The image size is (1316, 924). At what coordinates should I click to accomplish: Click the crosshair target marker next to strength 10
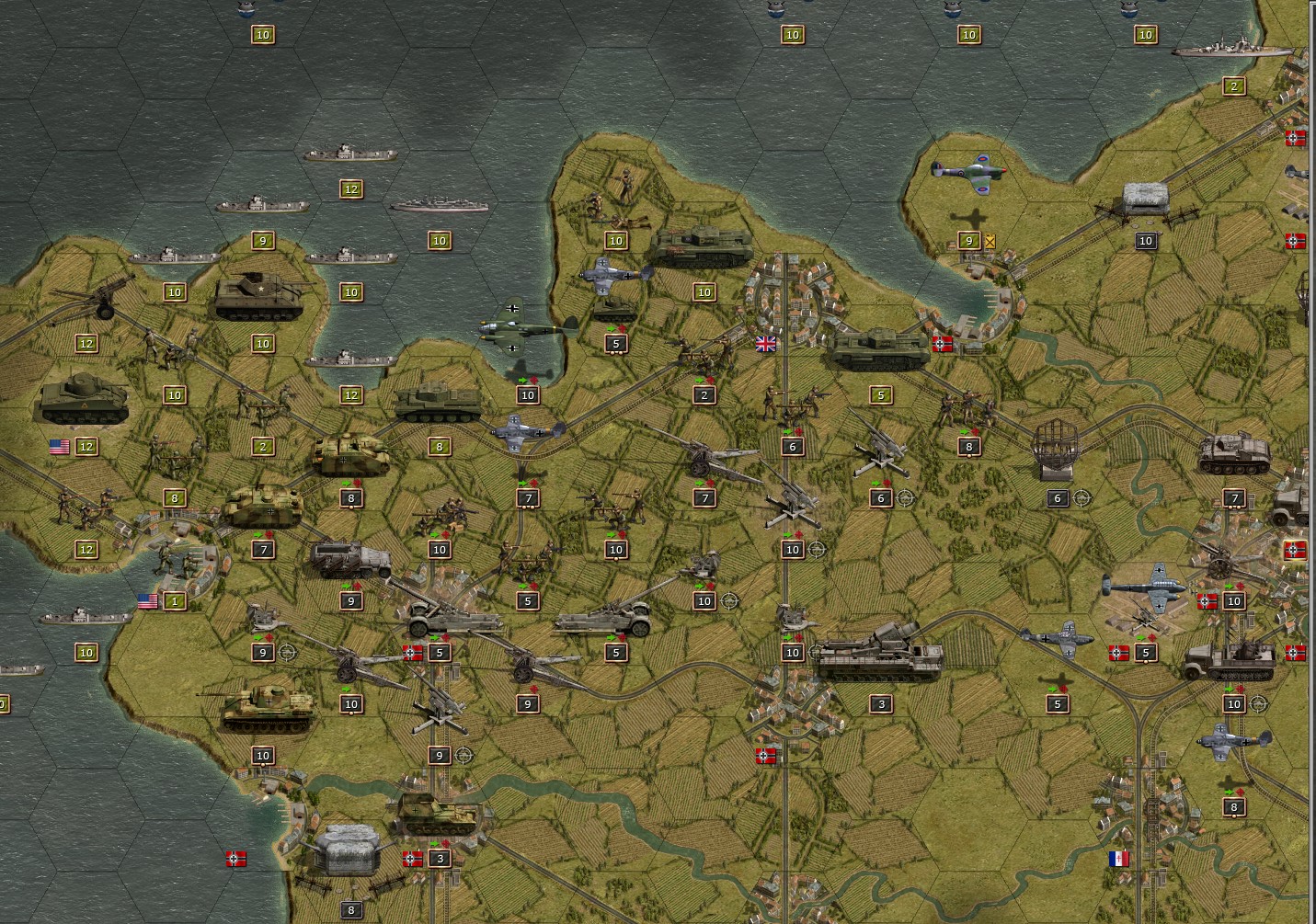tap(817, 550)
